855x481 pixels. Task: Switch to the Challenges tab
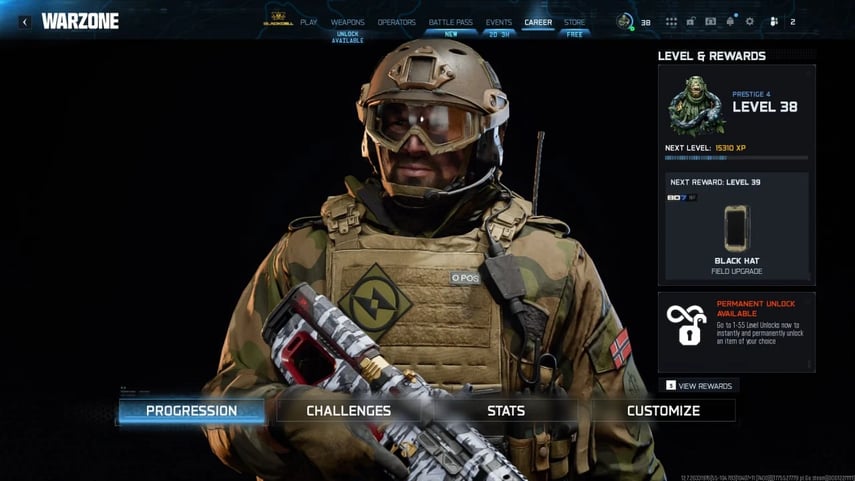point(349,411)
